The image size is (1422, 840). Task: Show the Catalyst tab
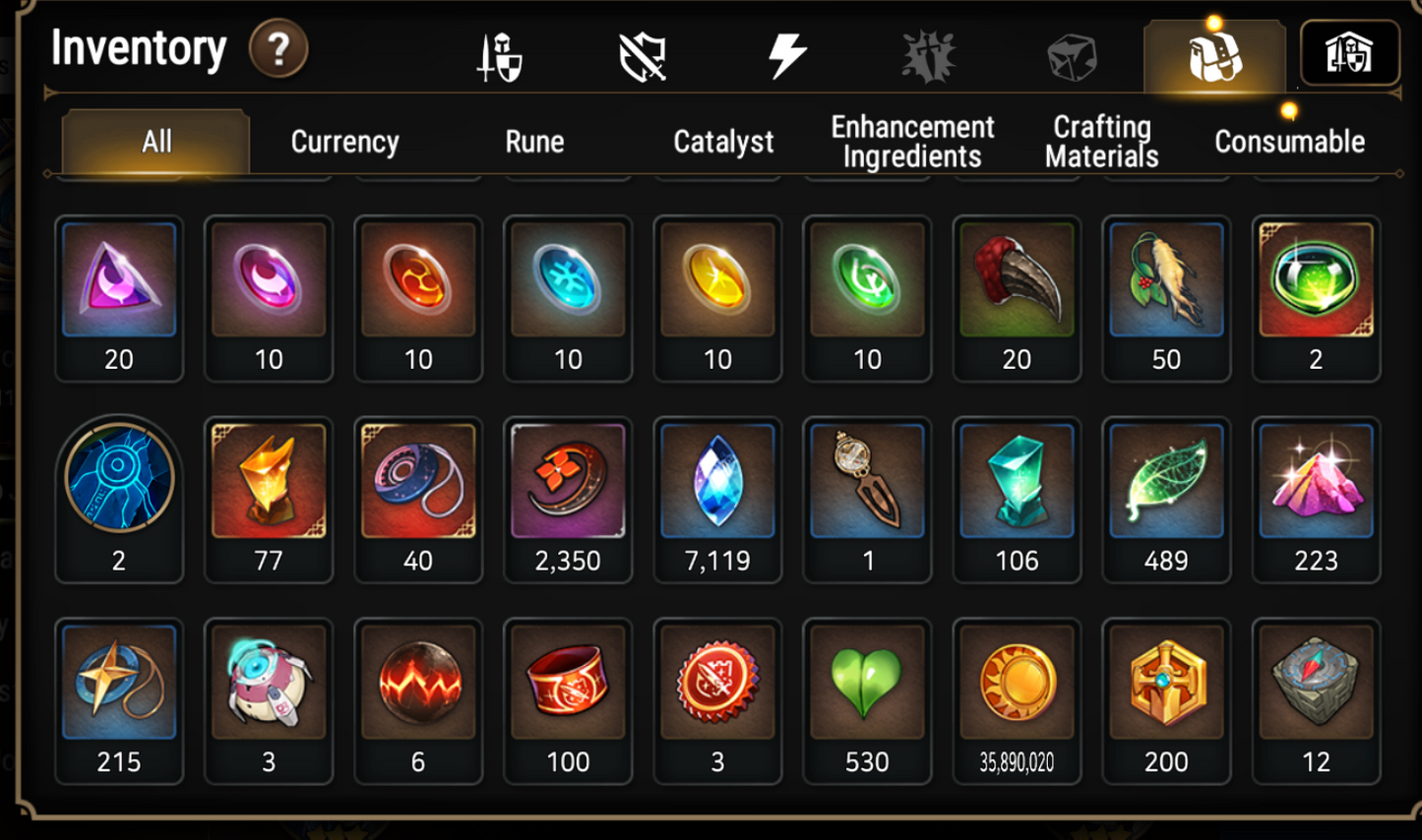pyautogui.click(x=723, y=142)
